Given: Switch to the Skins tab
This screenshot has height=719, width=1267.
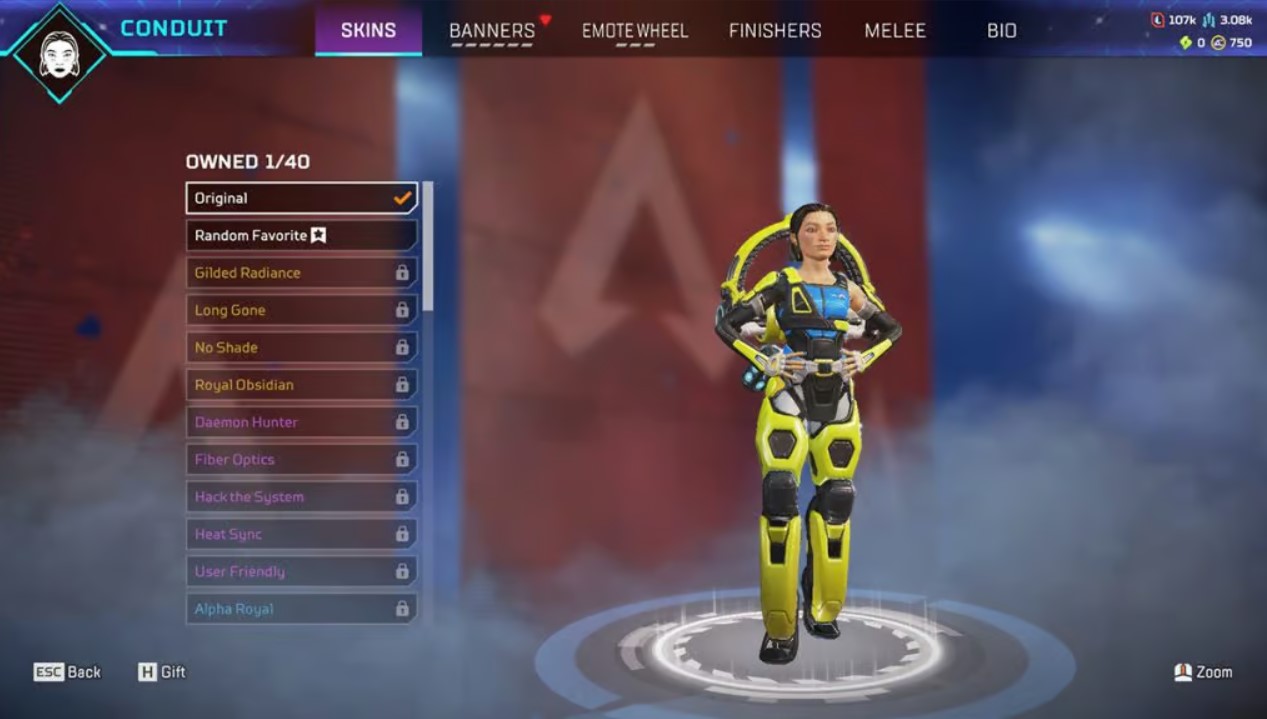Looking at the screenshot, I should tap(368, 31).
